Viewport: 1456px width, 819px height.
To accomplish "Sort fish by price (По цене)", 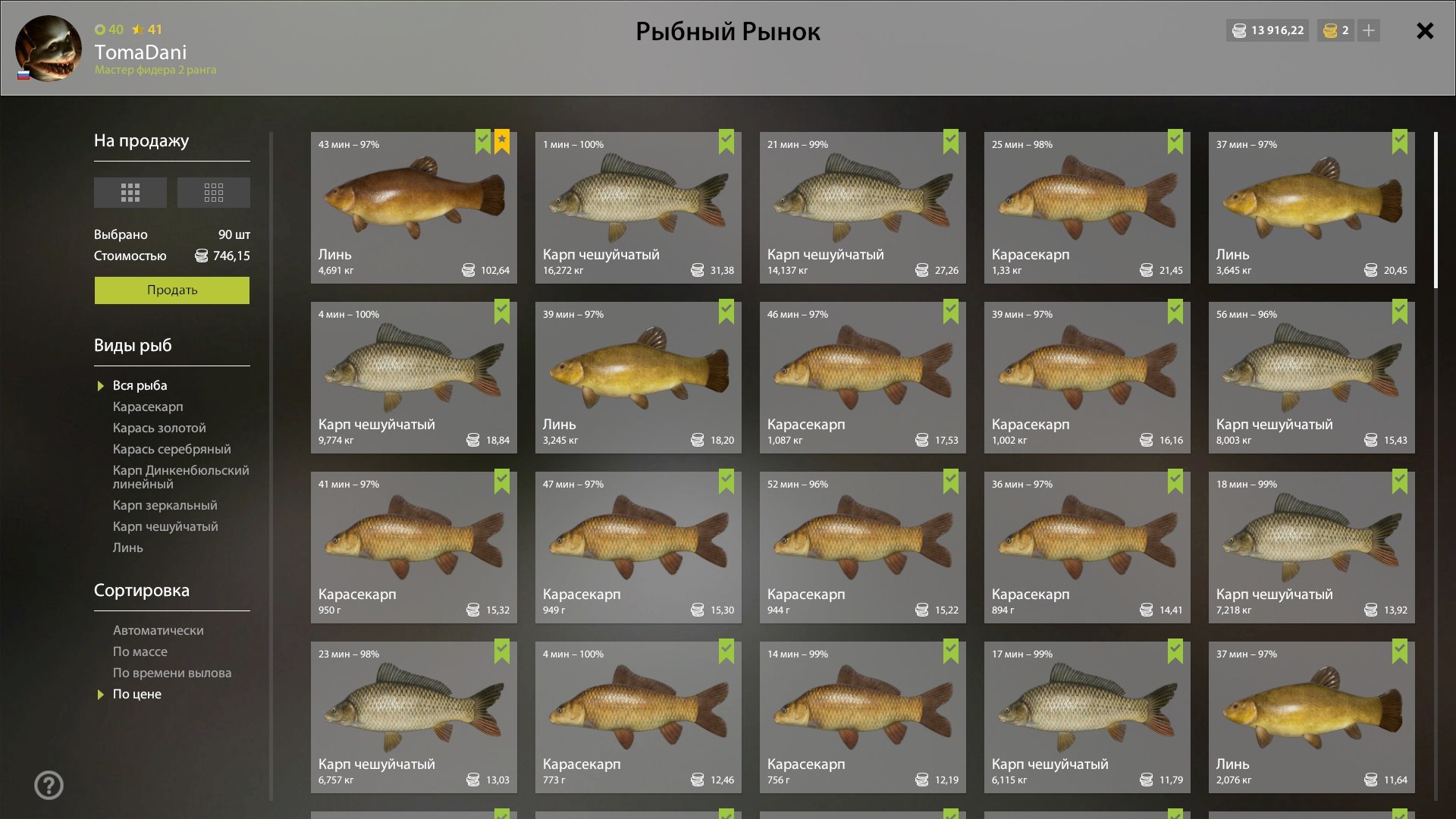I will tap(136, 694).
